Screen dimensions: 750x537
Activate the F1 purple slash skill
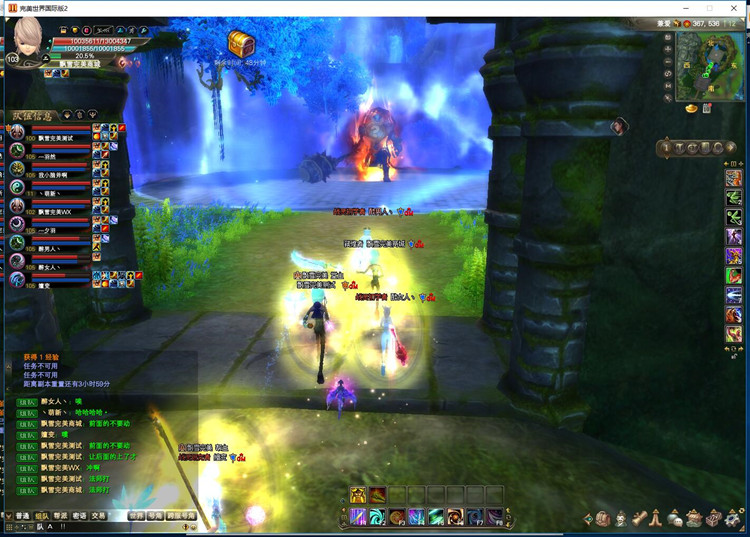[x=358, y=516]
